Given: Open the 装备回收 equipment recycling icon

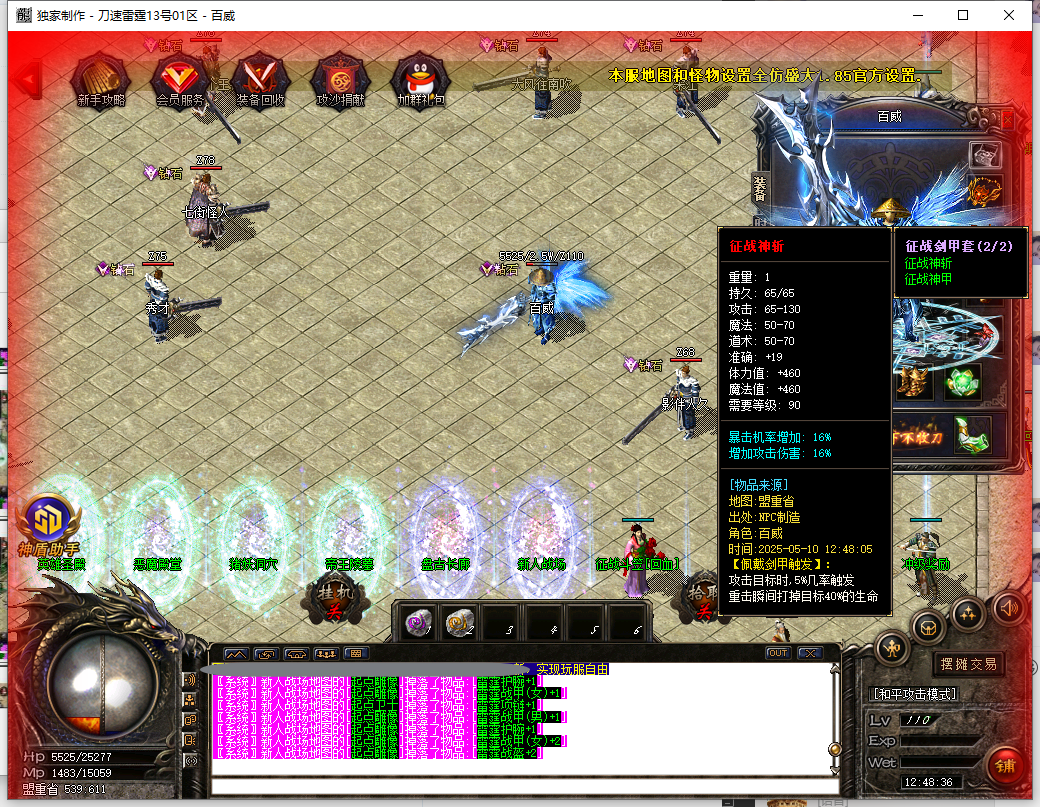Looking at the screenshot, I should tap(260, 77).
